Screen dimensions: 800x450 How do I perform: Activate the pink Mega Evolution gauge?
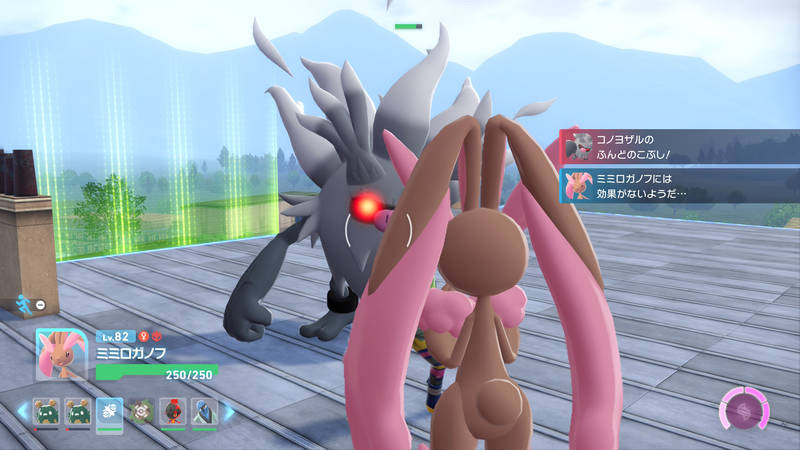click(x=746, y=412)
